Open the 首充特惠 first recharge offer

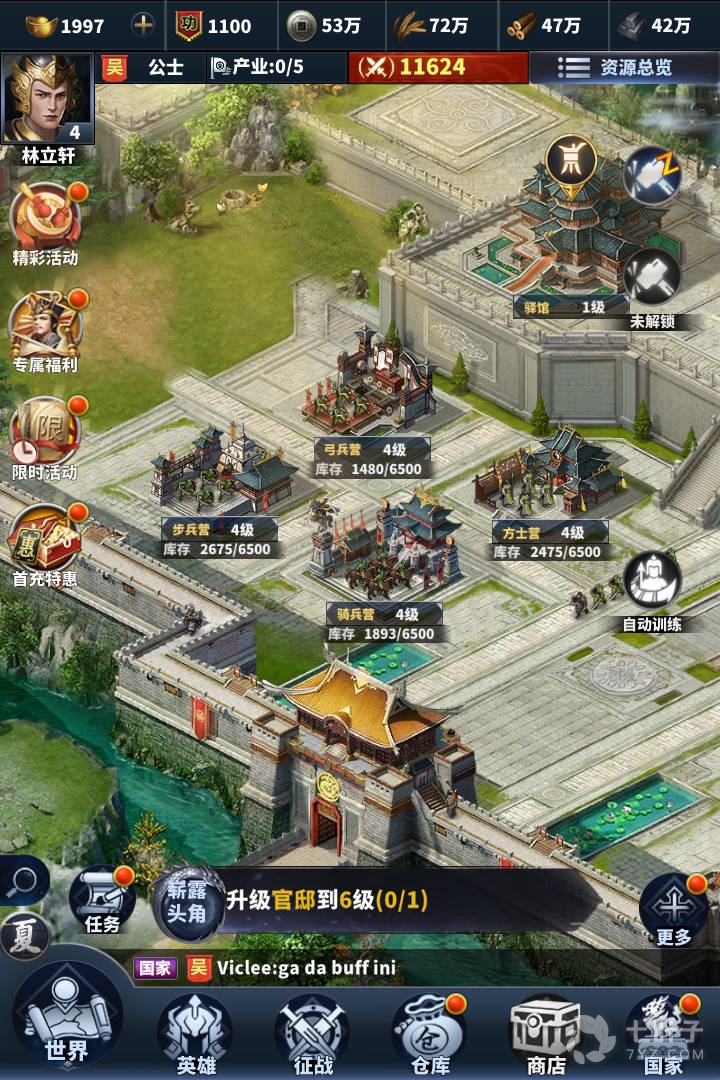coord(45,541)
